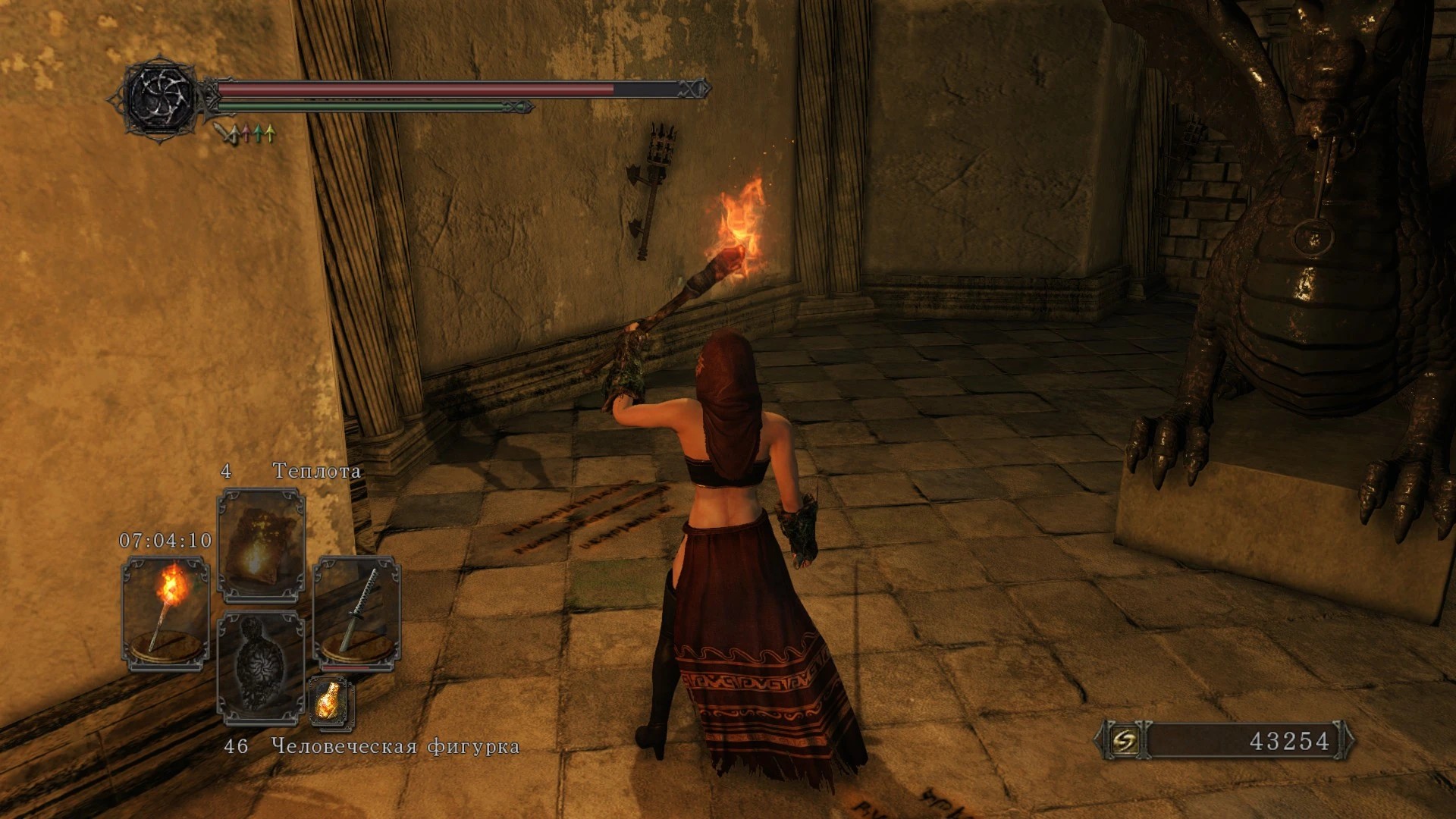Click the colored arrow buff icons
The width and height of the screenshot is (1456, 819).
point(246,134)
